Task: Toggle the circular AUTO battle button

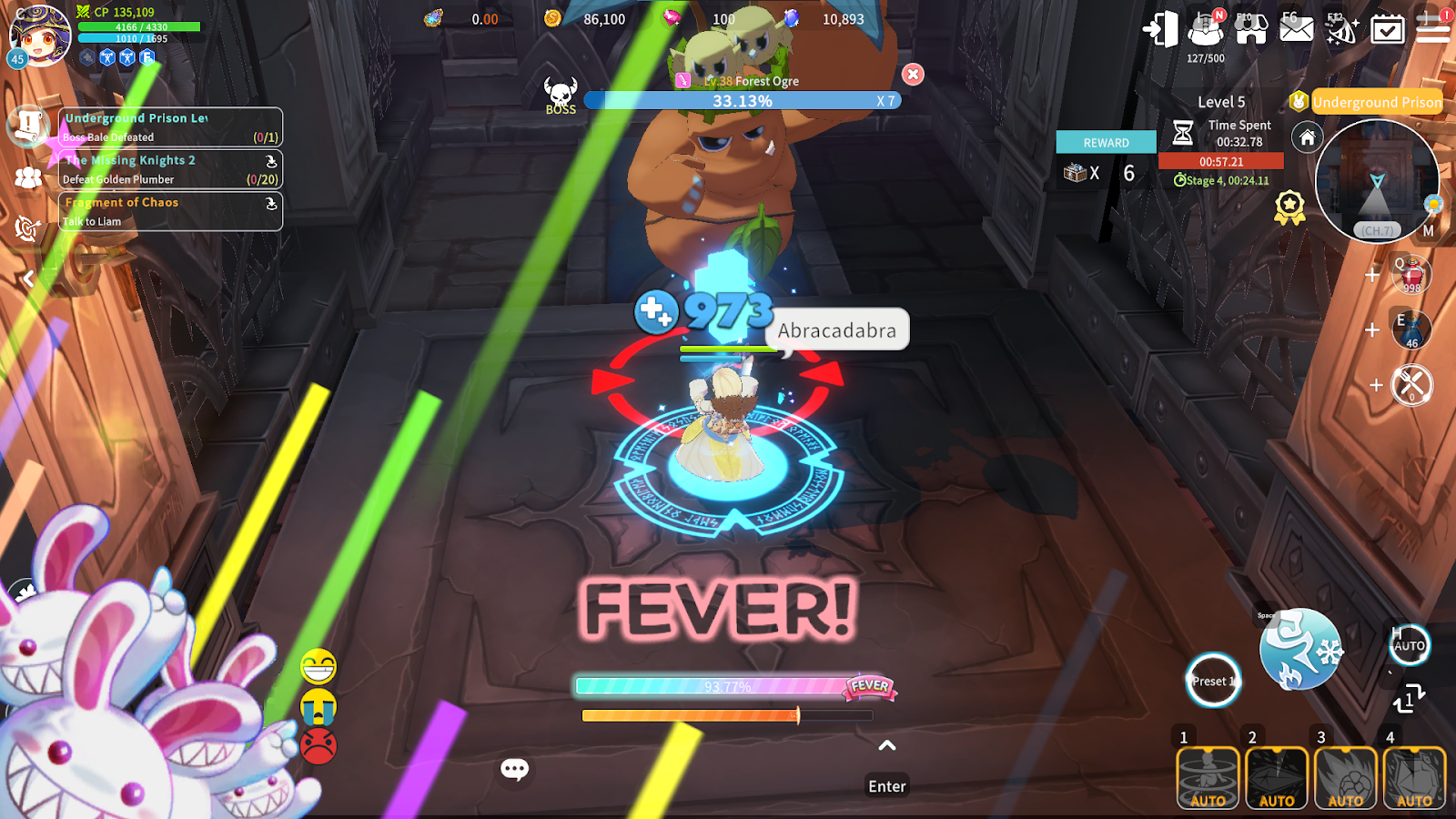Action: (x=1409, y=645)
